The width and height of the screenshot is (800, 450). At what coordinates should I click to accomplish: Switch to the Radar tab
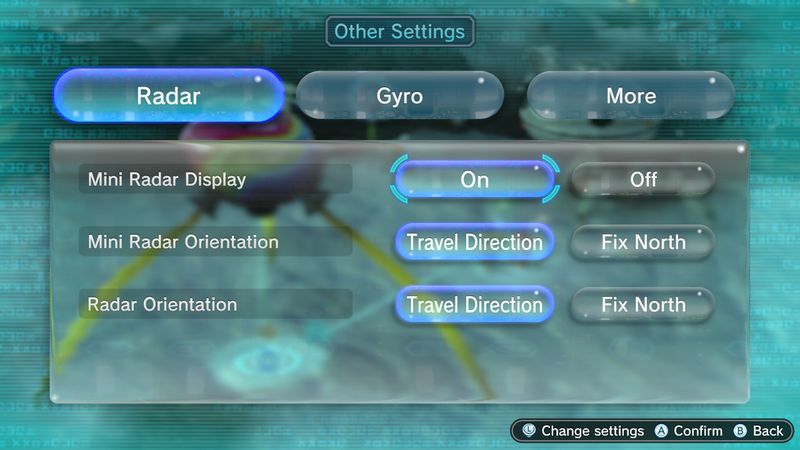168,96
